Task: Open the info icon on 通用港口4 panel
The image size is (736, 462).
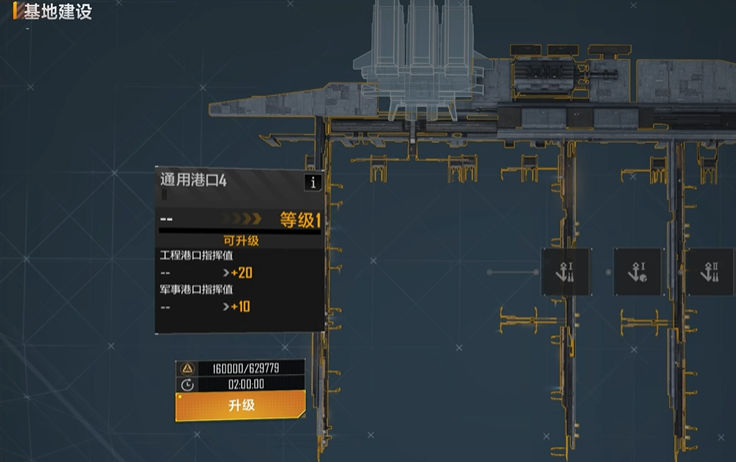Action: coord(314,182)
